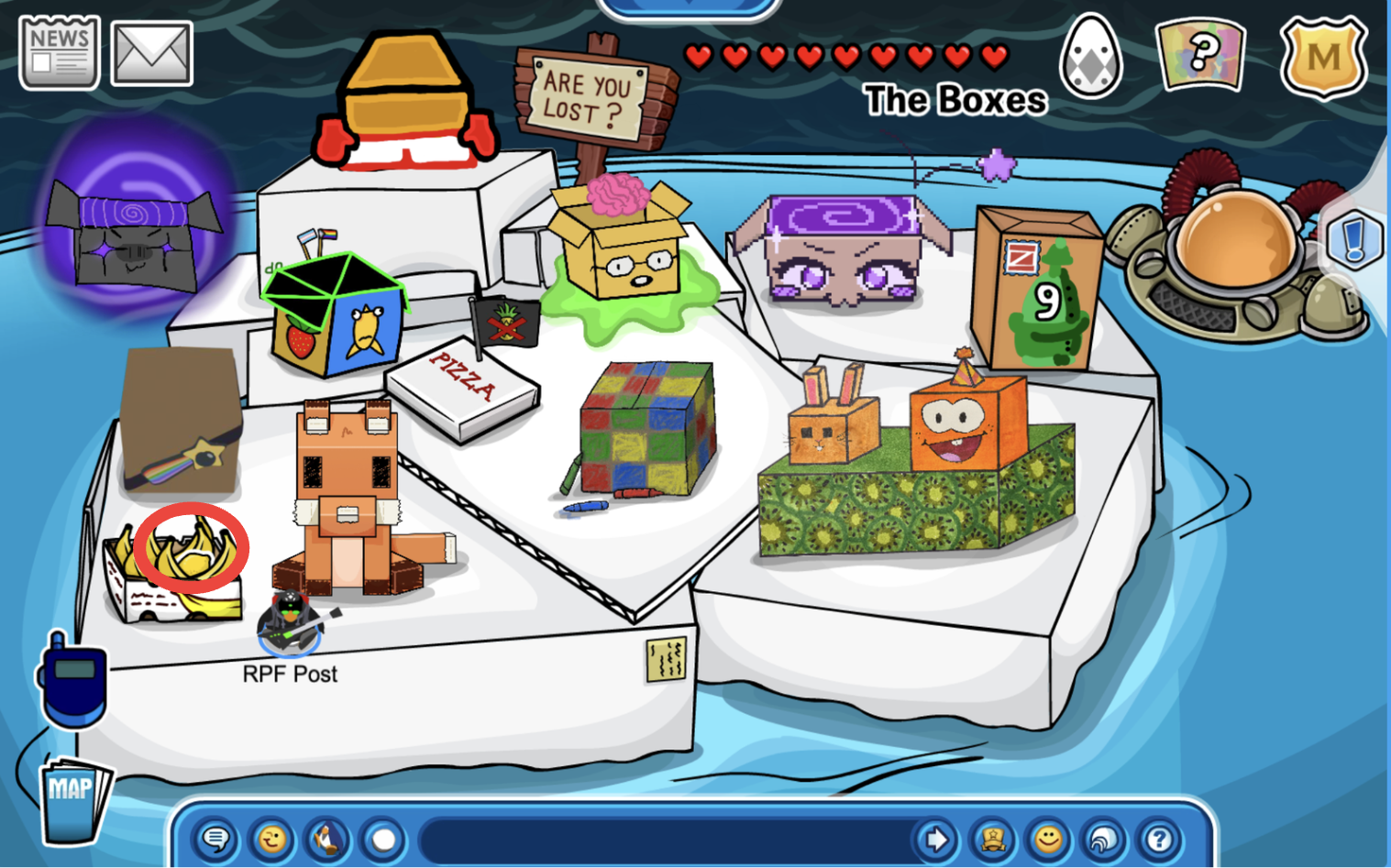Viewport: 1391px width, 868px height.
Task: Open the question mark treasure map icon
Action: coord(1200,56)
